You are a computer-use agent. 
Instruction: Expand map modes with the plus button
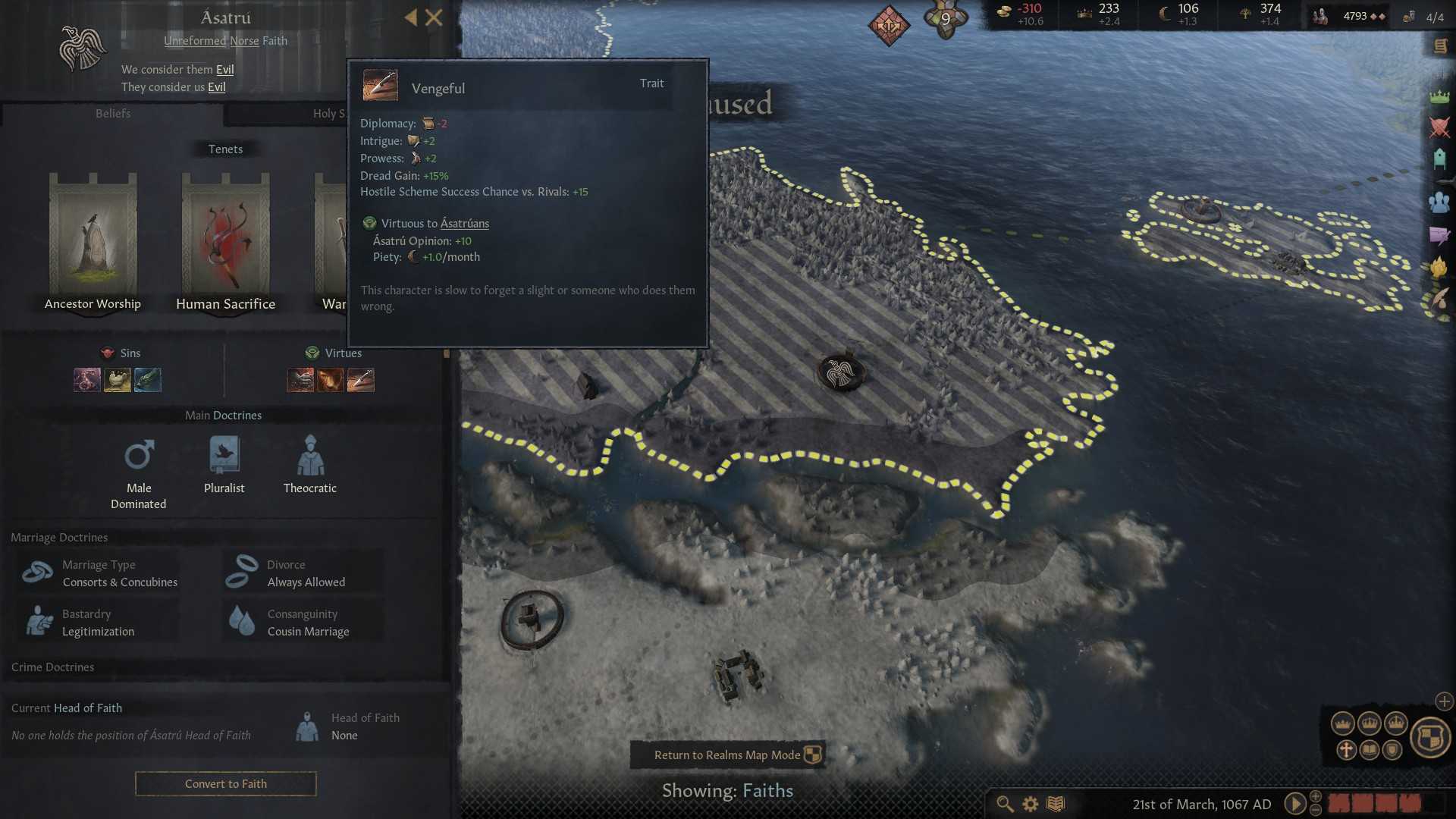1444,701
